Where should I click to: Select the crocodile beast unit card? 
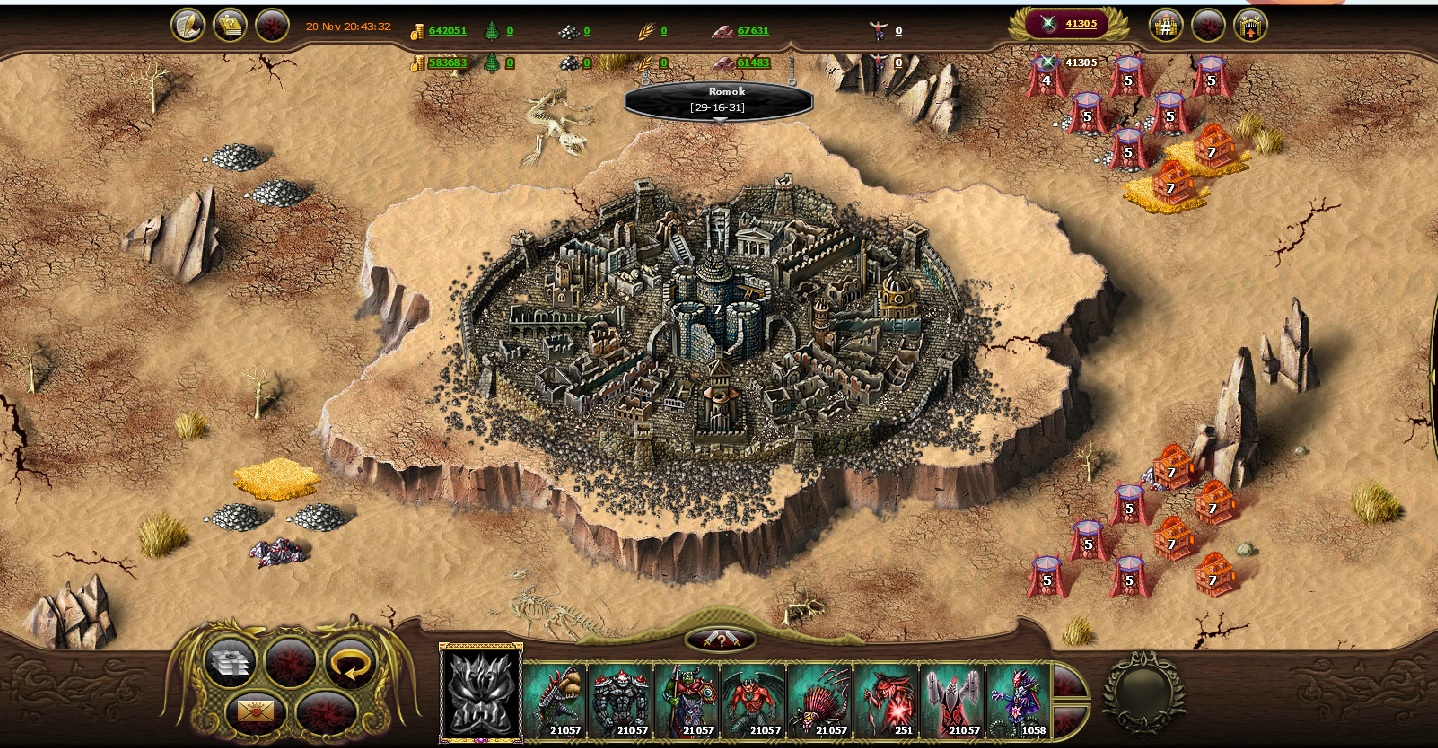553,700
